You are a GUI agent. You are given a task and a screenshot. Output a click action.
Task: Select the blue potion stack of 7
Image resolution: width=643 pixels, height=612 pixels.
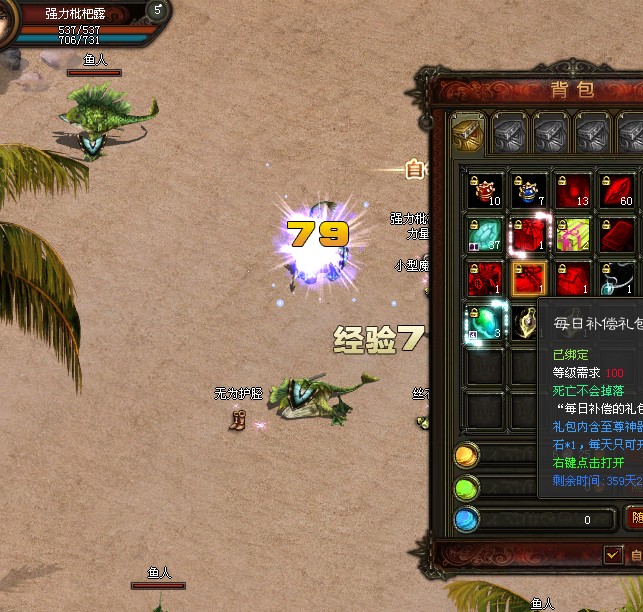pos(531,190)
